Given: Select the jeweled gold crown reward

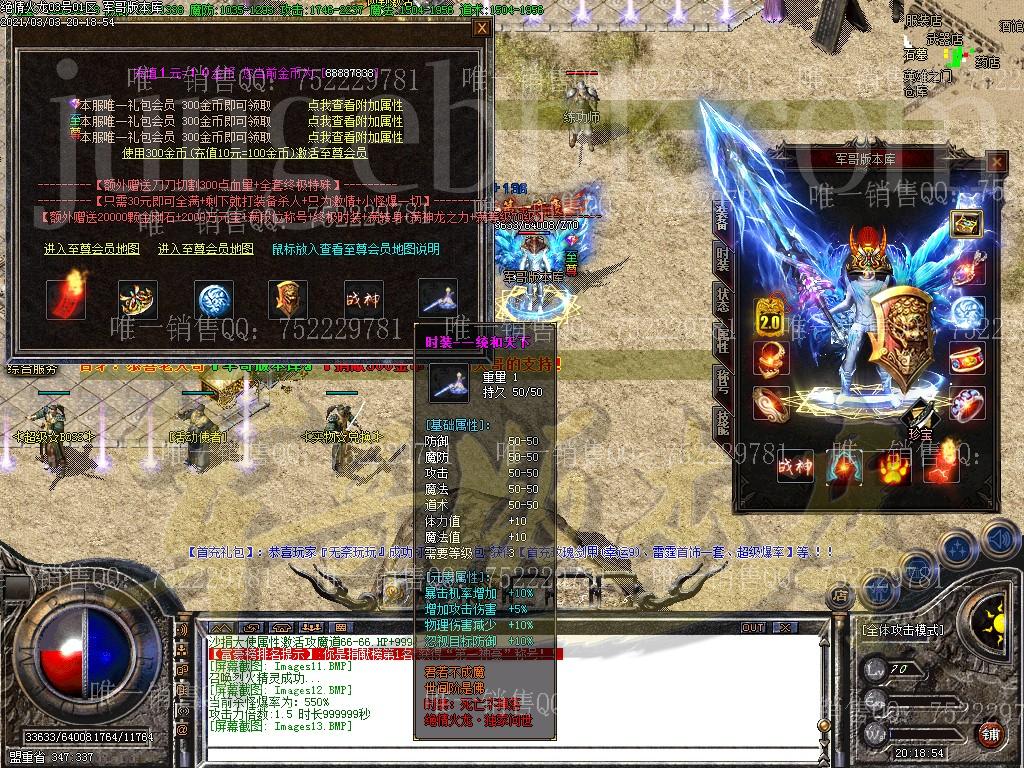Looking at the screenshot, I should [x=138, y=299].
